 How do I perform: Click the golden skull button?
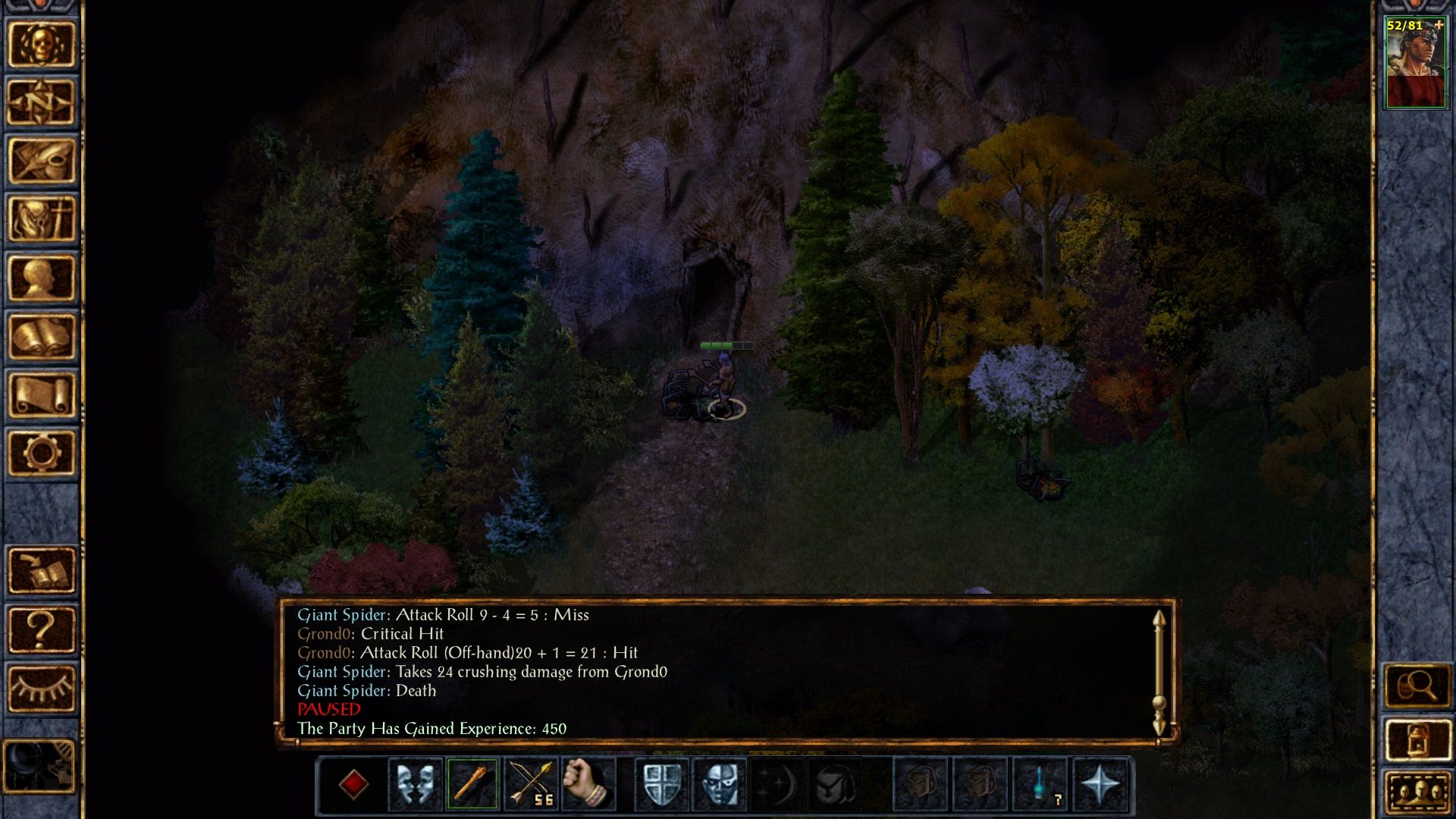tap(42, 44)
